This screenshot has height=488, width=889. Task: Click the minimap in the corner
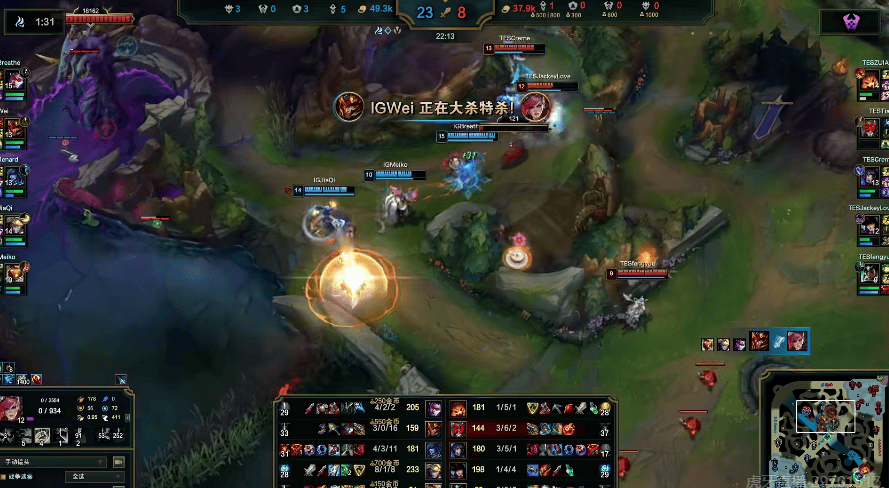point(823,423)
